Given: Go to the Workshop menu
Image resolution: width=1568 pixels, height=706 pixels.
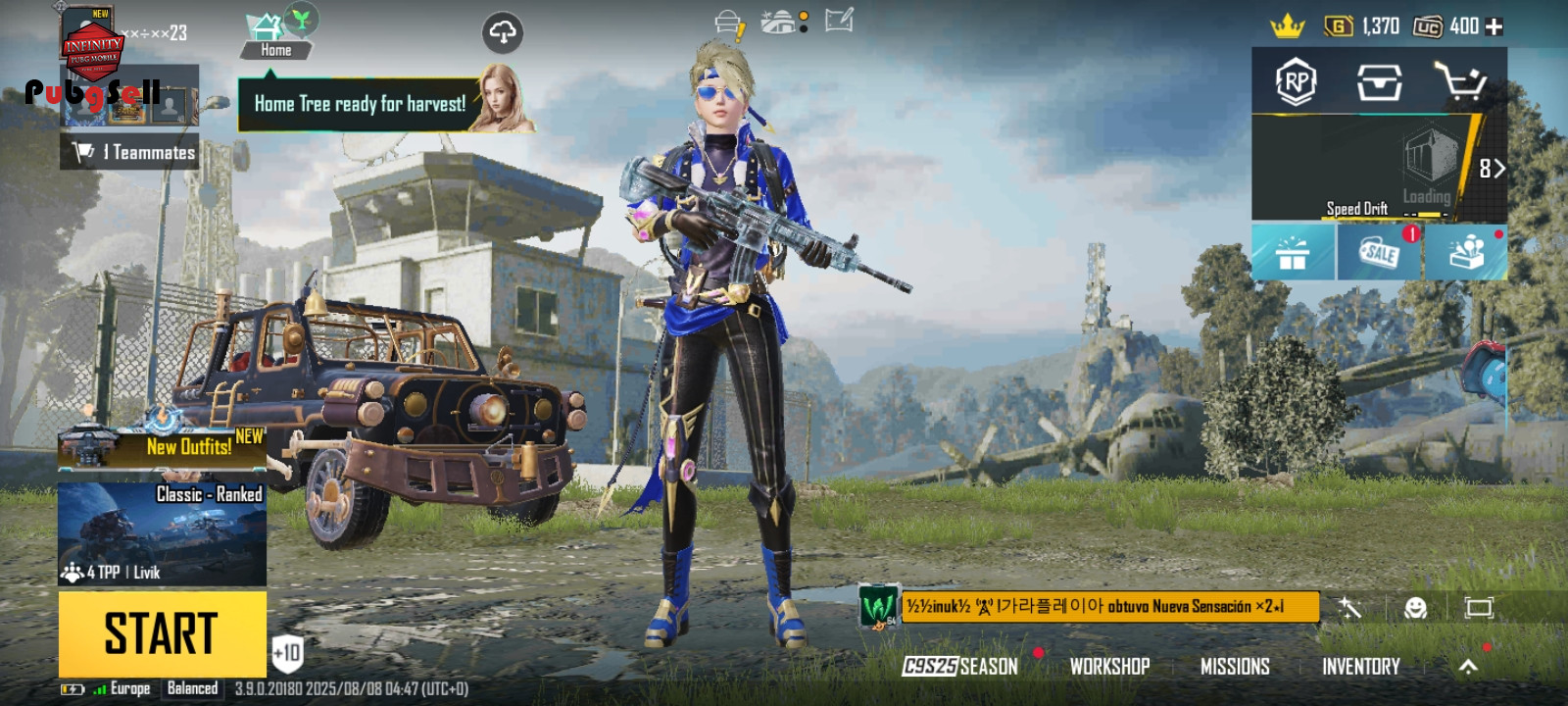Looking at the screenshot, I should tap(1109, 667).
